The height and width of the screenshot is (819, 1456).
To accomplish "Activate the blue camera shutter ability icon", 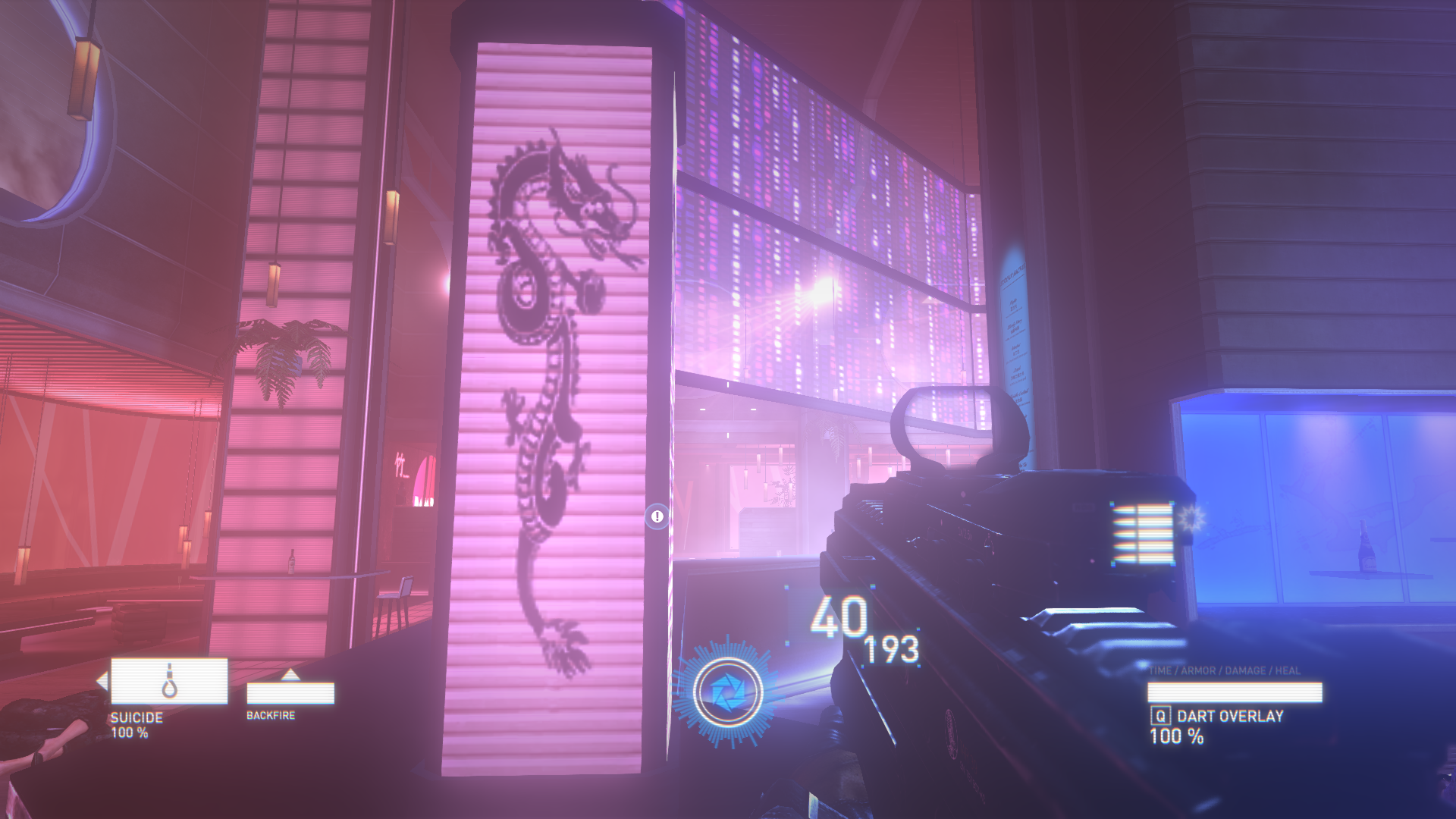I will tap(727, 692).
